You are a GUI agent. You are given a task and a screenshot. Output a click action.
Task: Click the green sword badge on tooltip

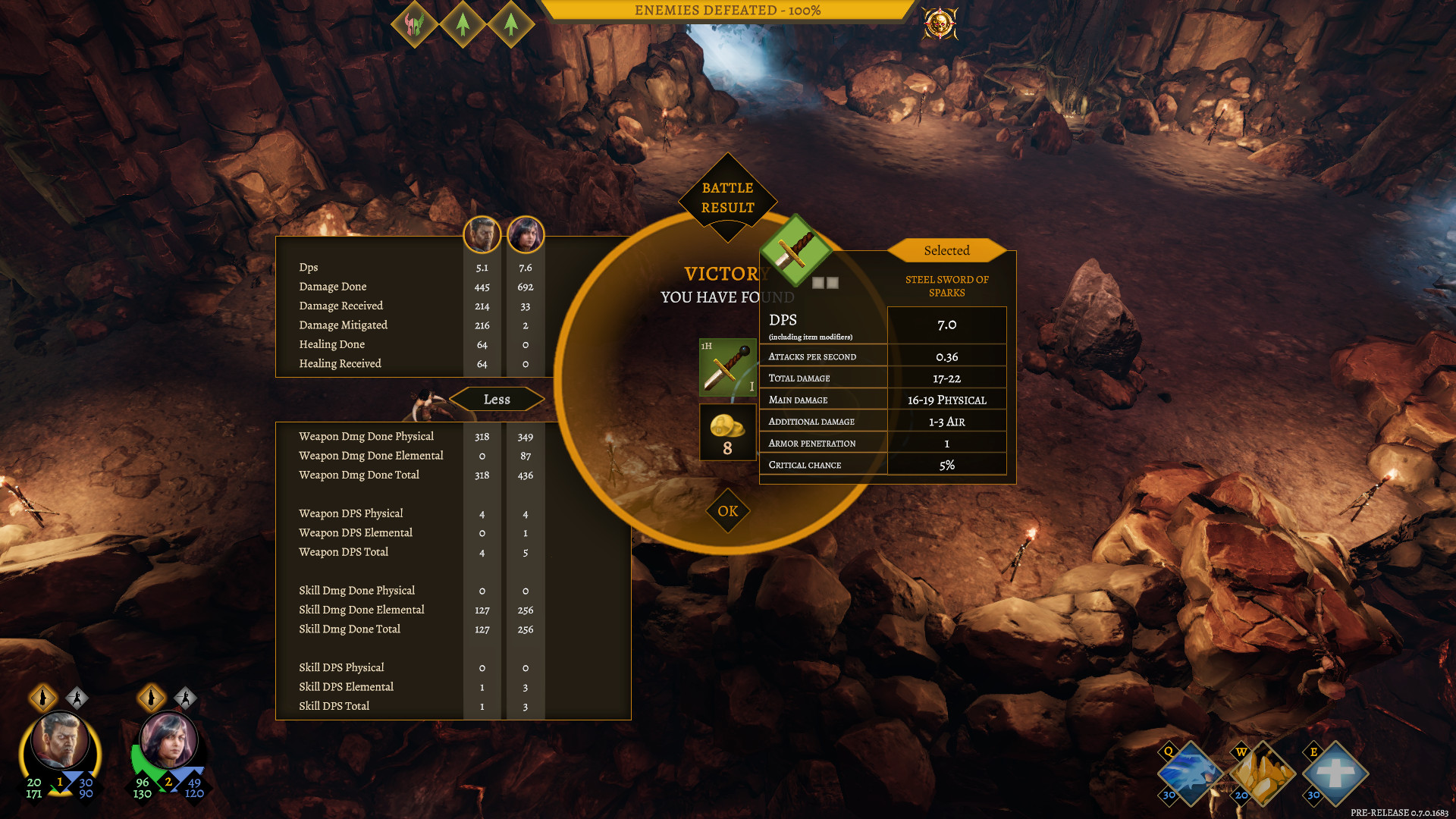[794, 250]
